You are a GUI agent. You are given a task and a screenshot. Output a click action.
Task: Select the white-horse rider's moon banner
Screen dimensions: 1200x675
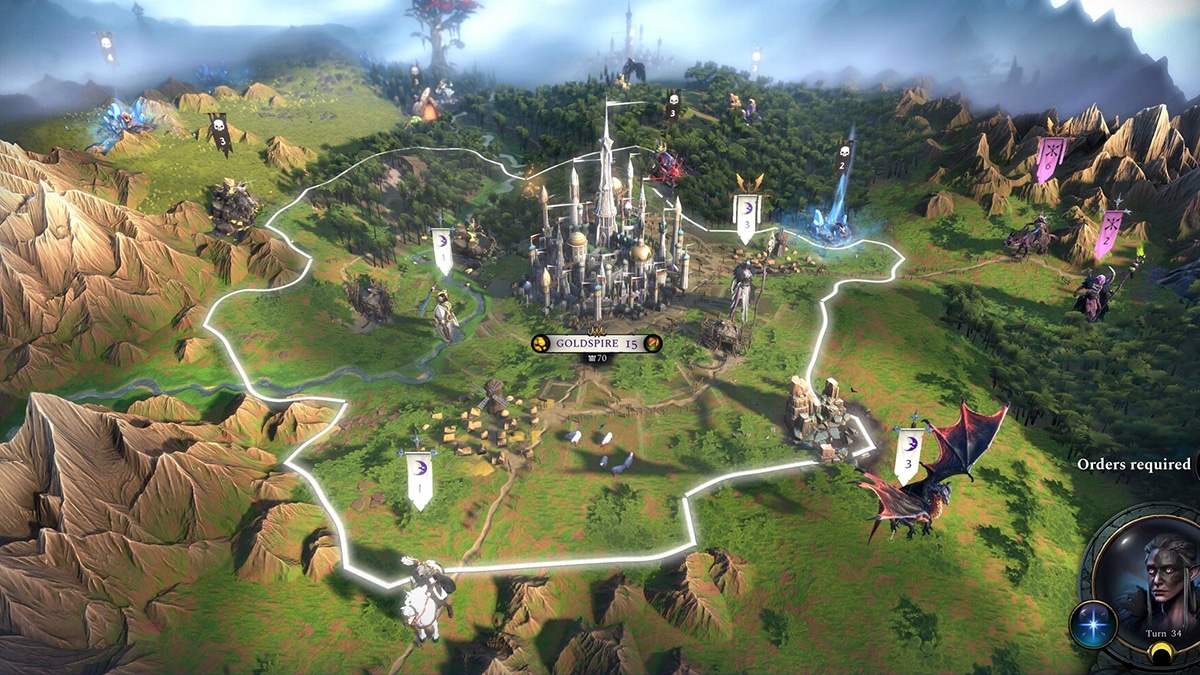(419, 477)
